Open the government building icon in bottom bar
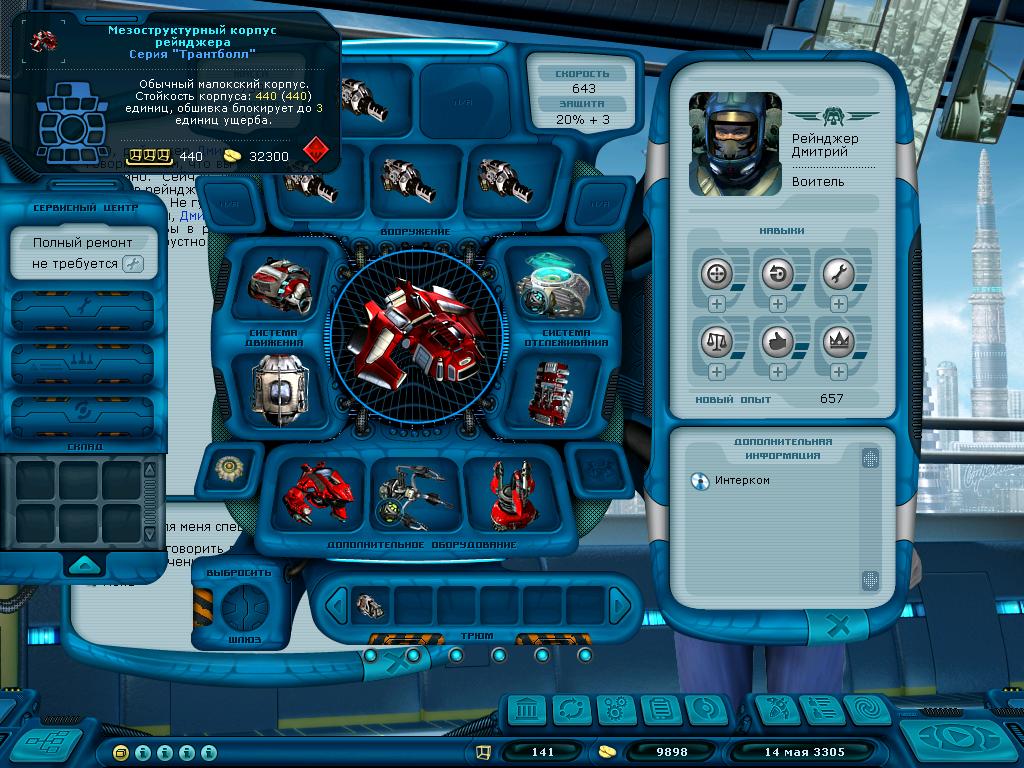 (x=527, y=710)
